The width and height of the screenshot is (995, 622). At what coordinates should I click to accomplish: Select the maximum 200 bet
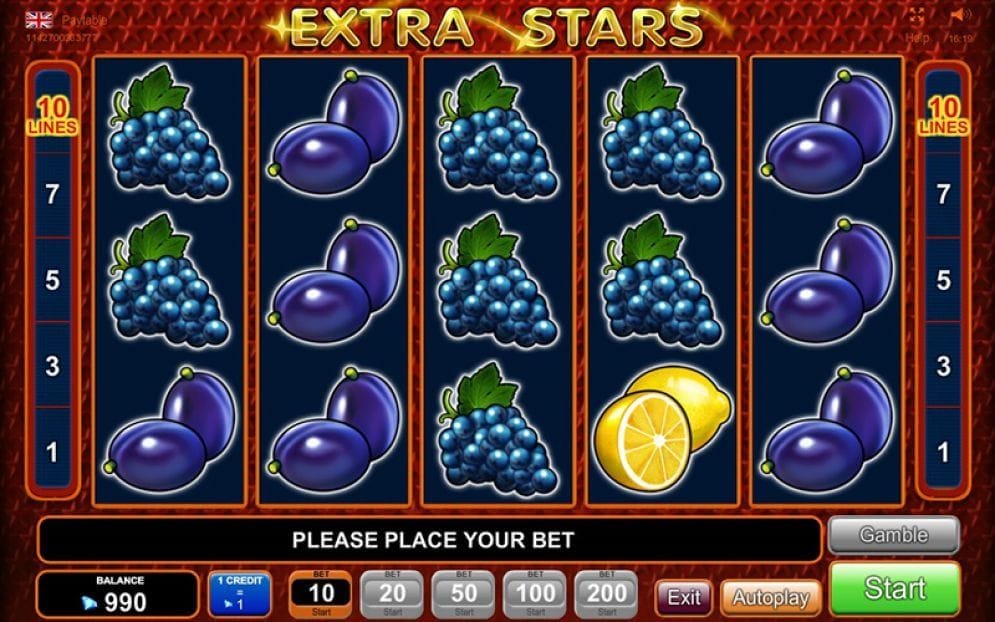[x=607, y=594]
